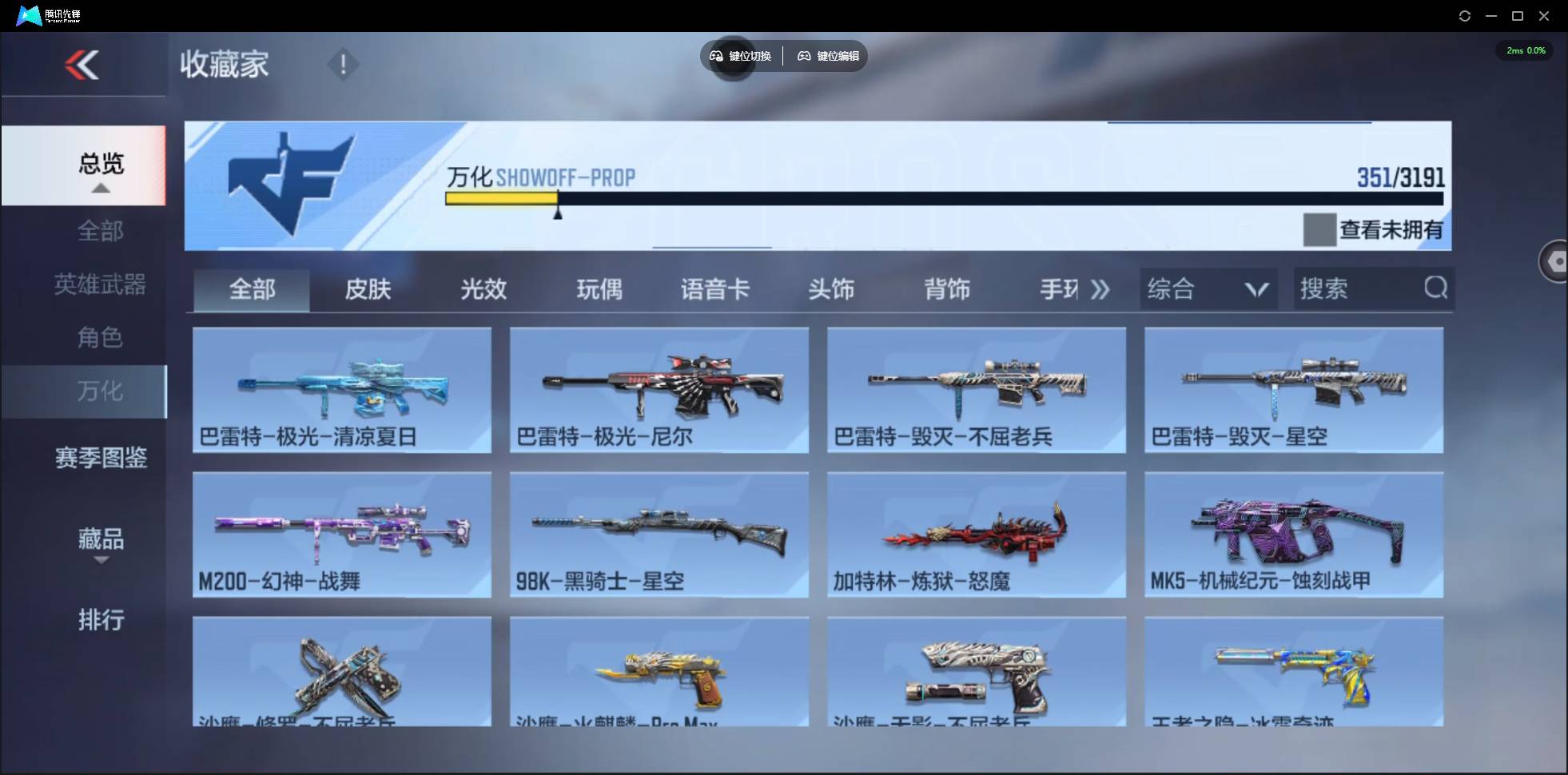The height and width of the screenshot is (775, 1568).
Task: Expand hidden category tabs via double chevron
Action: tap(1100, 289)
